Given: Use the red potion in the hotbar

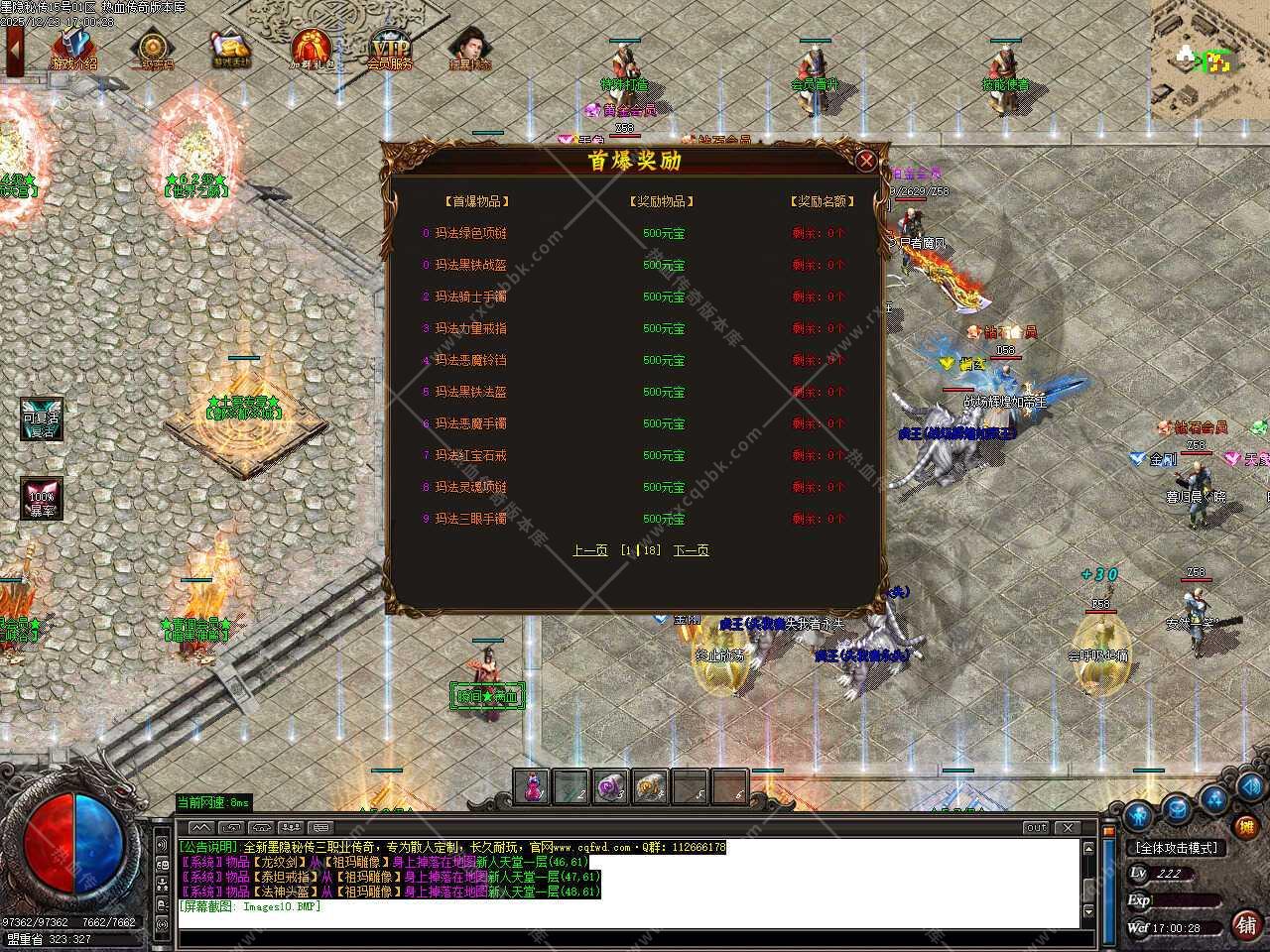Looking at the screenshot, I should click(x=533, y=787).
